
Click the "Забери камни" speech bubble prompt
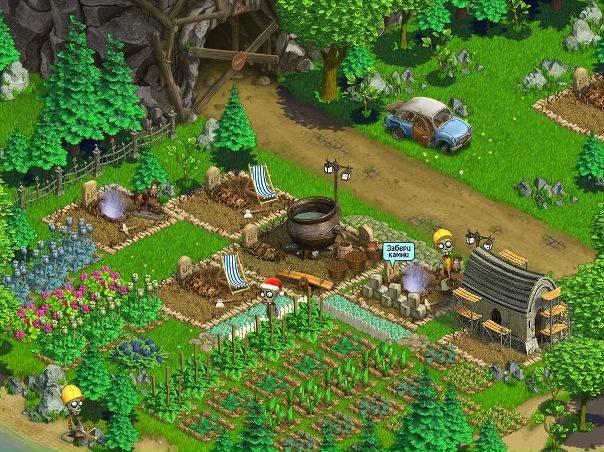click(x=401, y=249)
